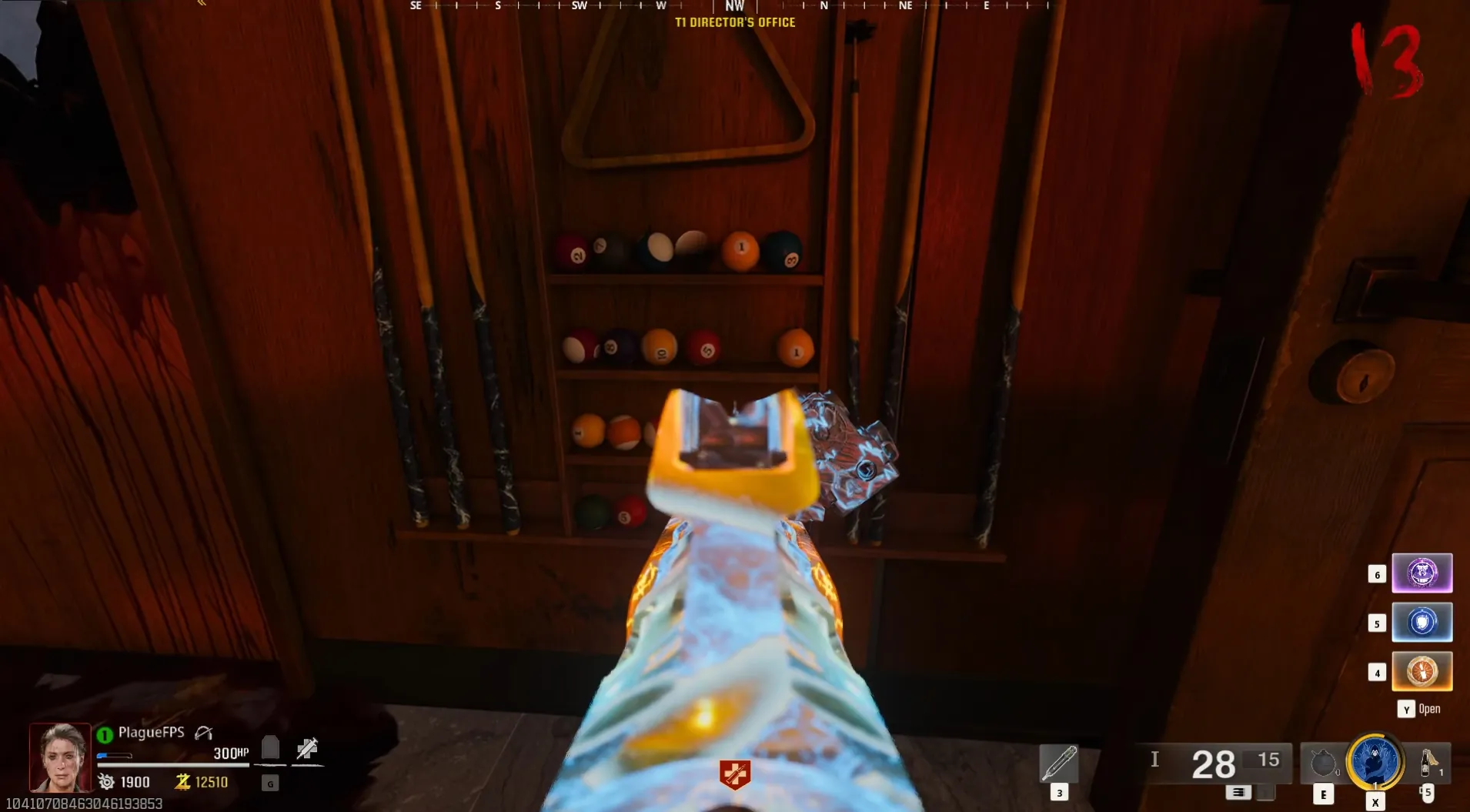
Task: Click the PlagueFPS character portrait
Action: 60,757
